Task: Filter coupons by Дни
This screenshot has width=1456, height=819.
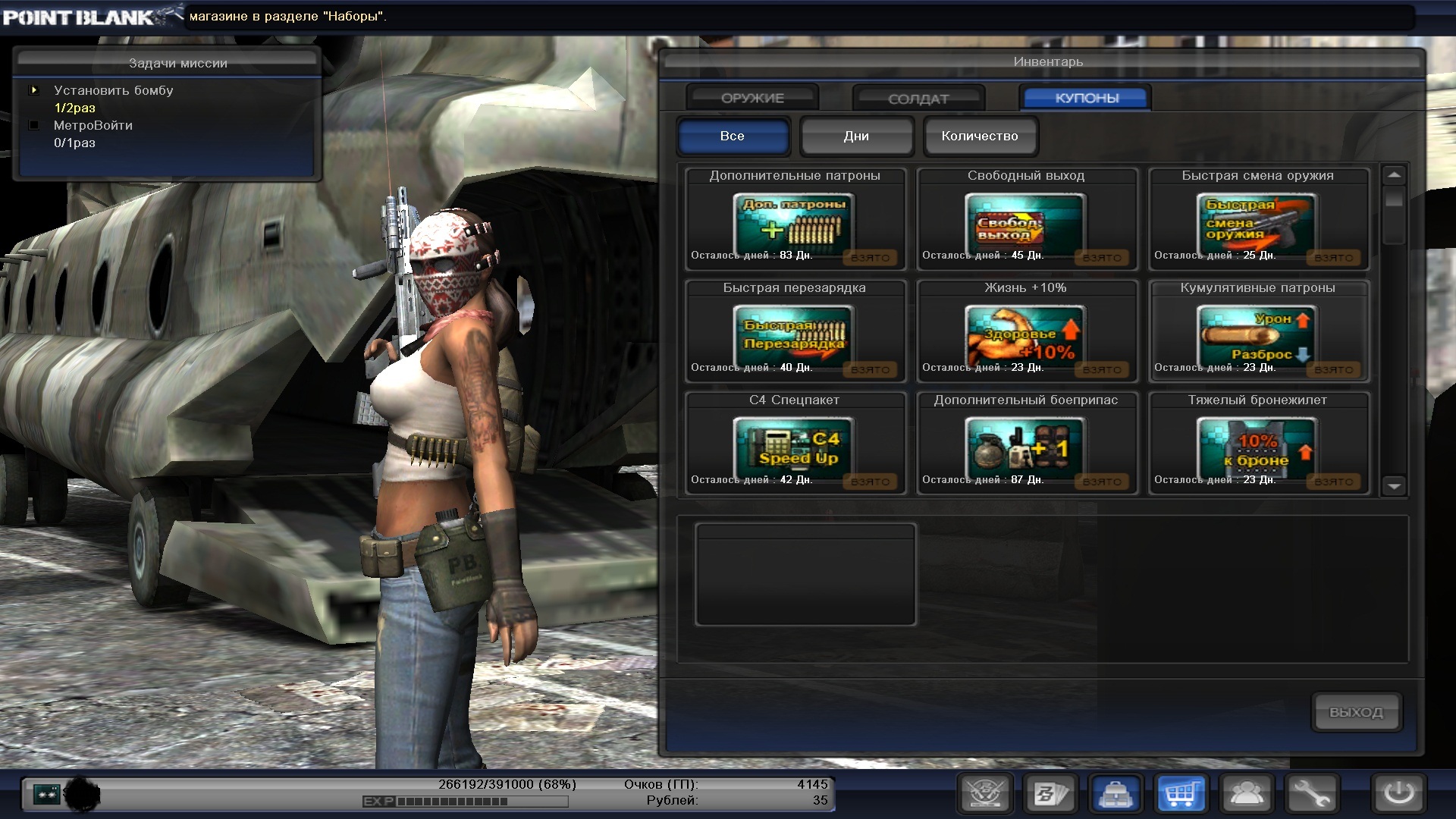Action: pos(856,136)
